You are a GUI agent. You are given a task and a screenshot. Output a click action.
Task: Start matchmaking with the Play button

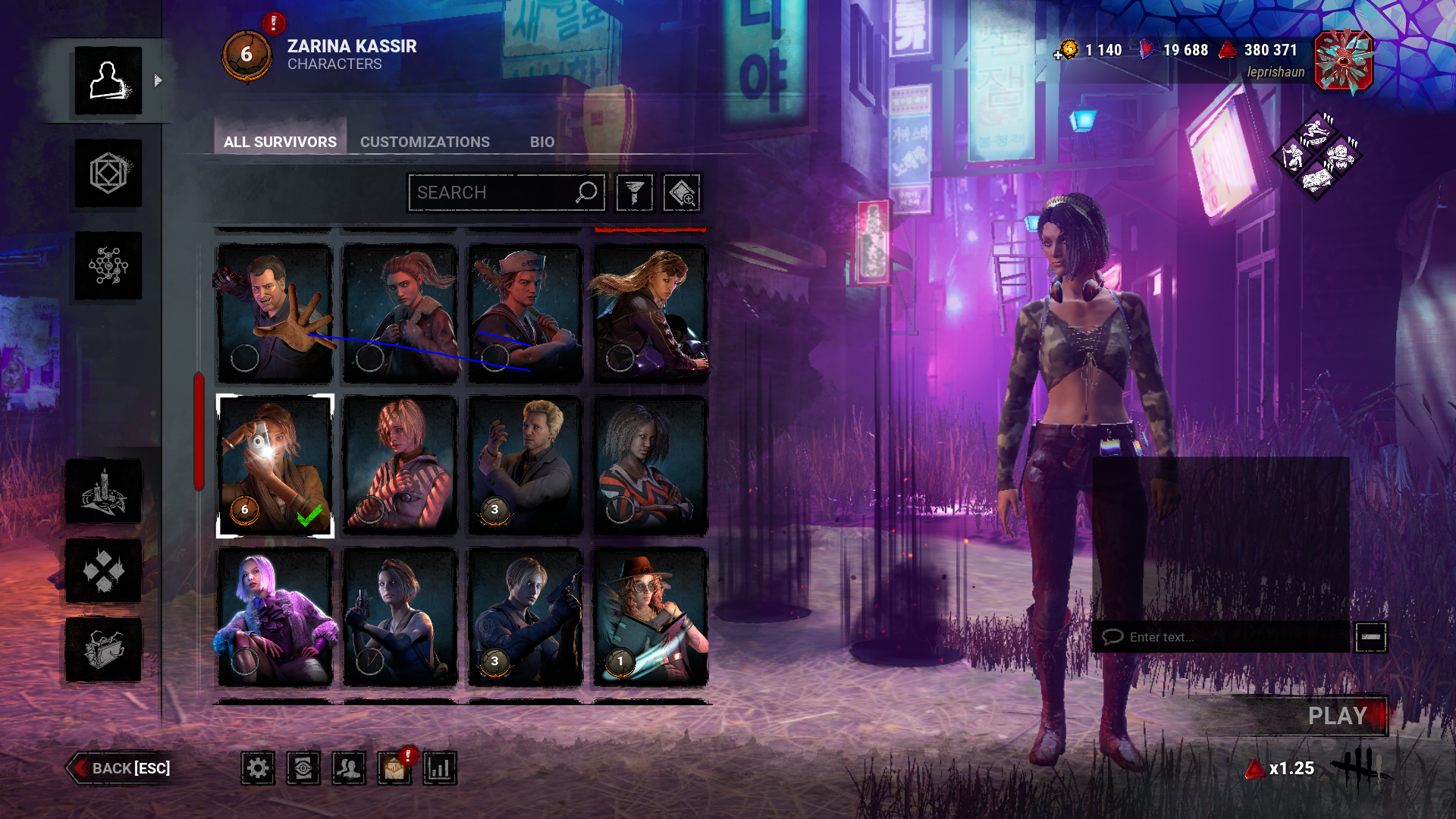point(1337,716)
